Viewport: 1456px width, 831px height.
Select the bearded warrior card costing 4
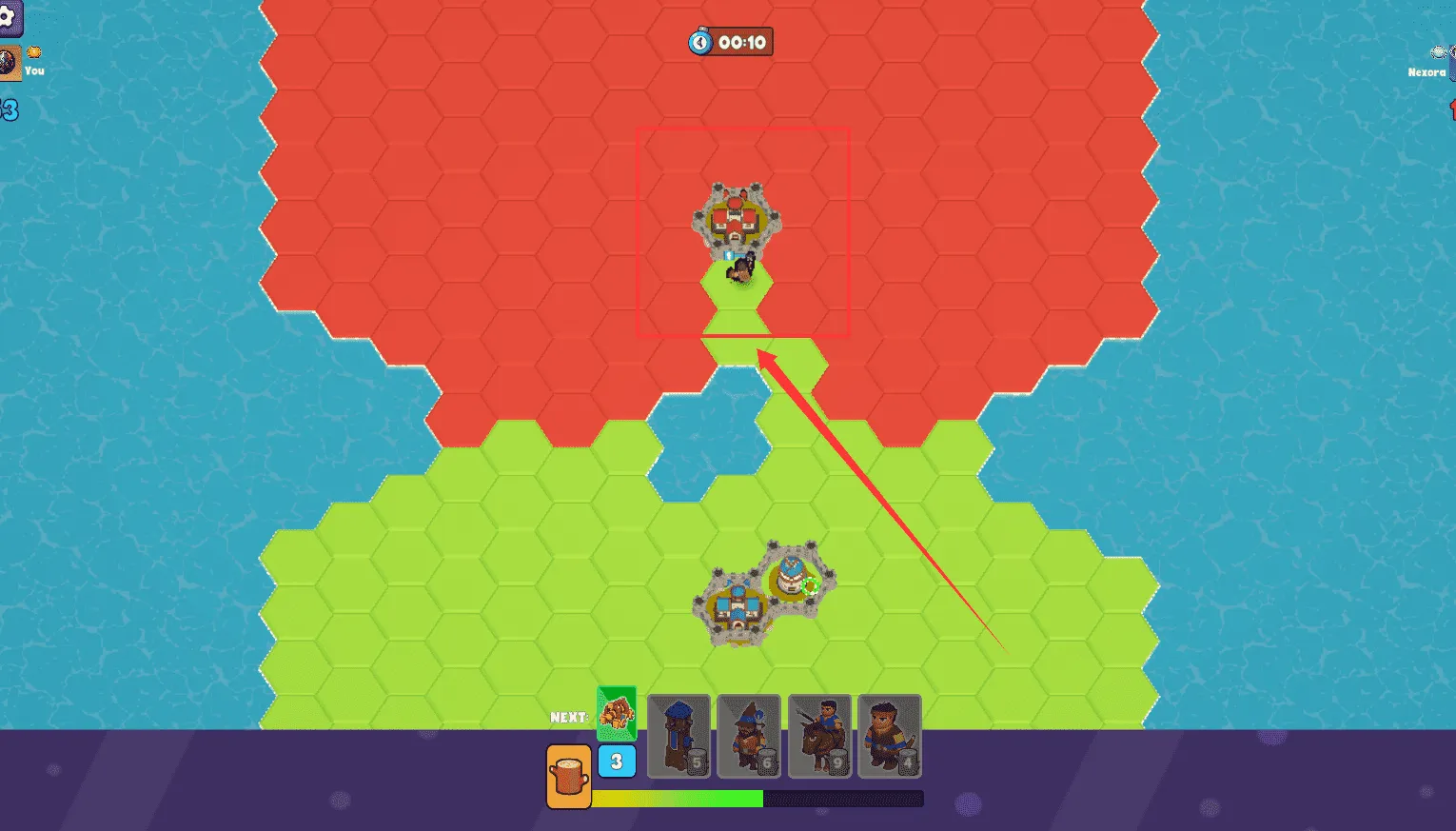[x=890, y=736]
